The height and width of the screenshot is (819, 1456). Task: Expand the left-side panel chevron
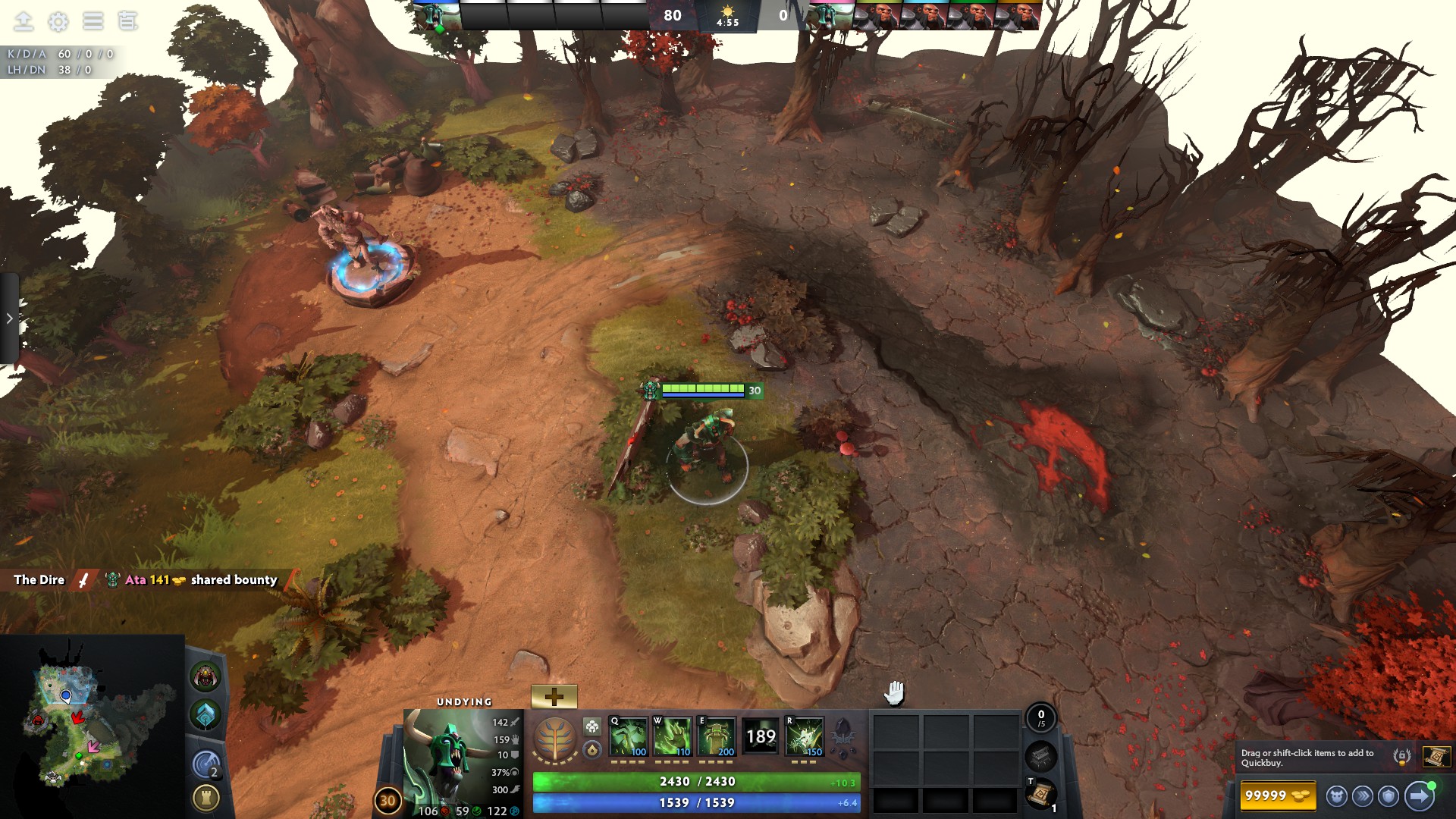point(8,318)
